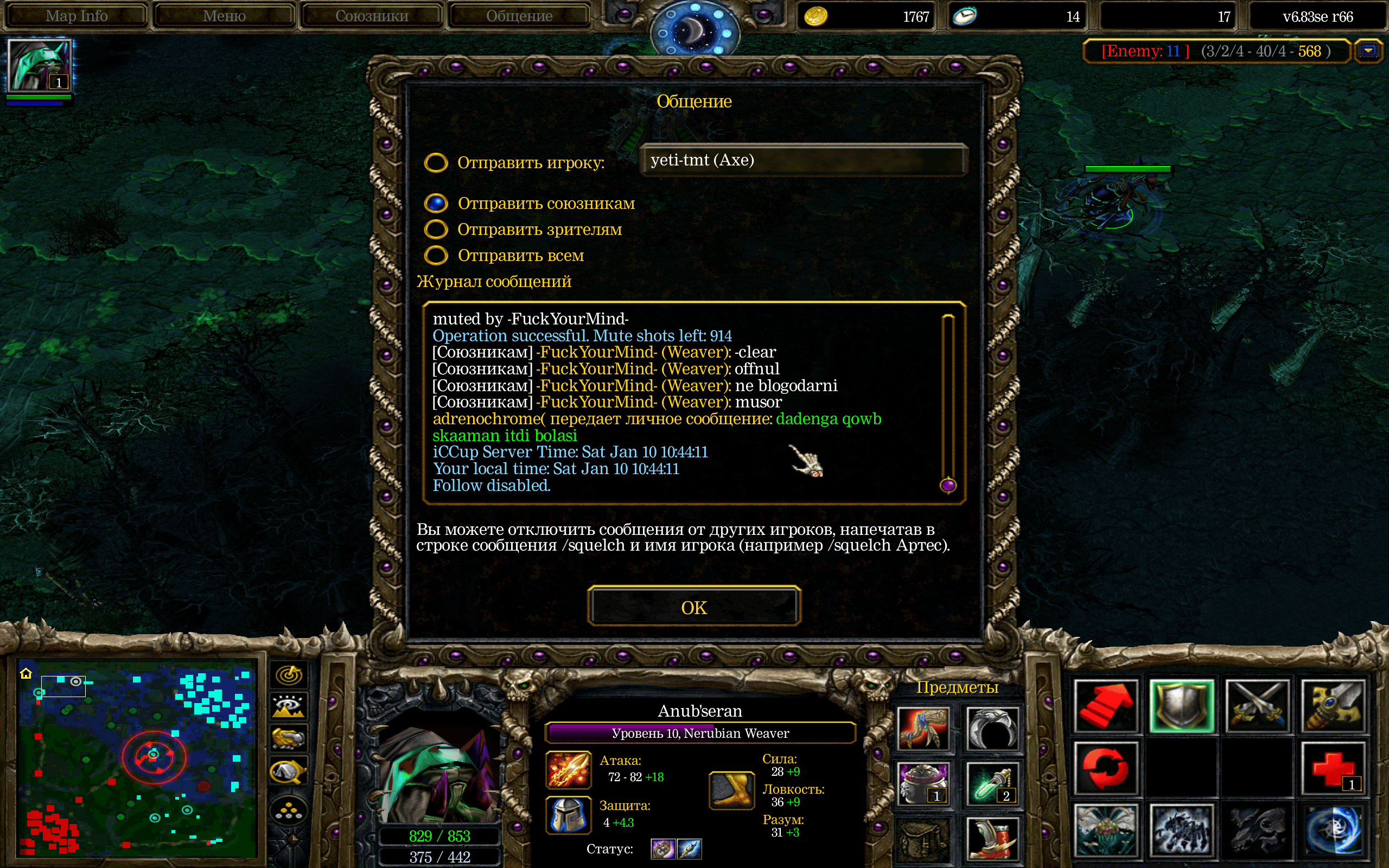
Task: Click the message log scrollbar thumb
Action: coord(948,485)
